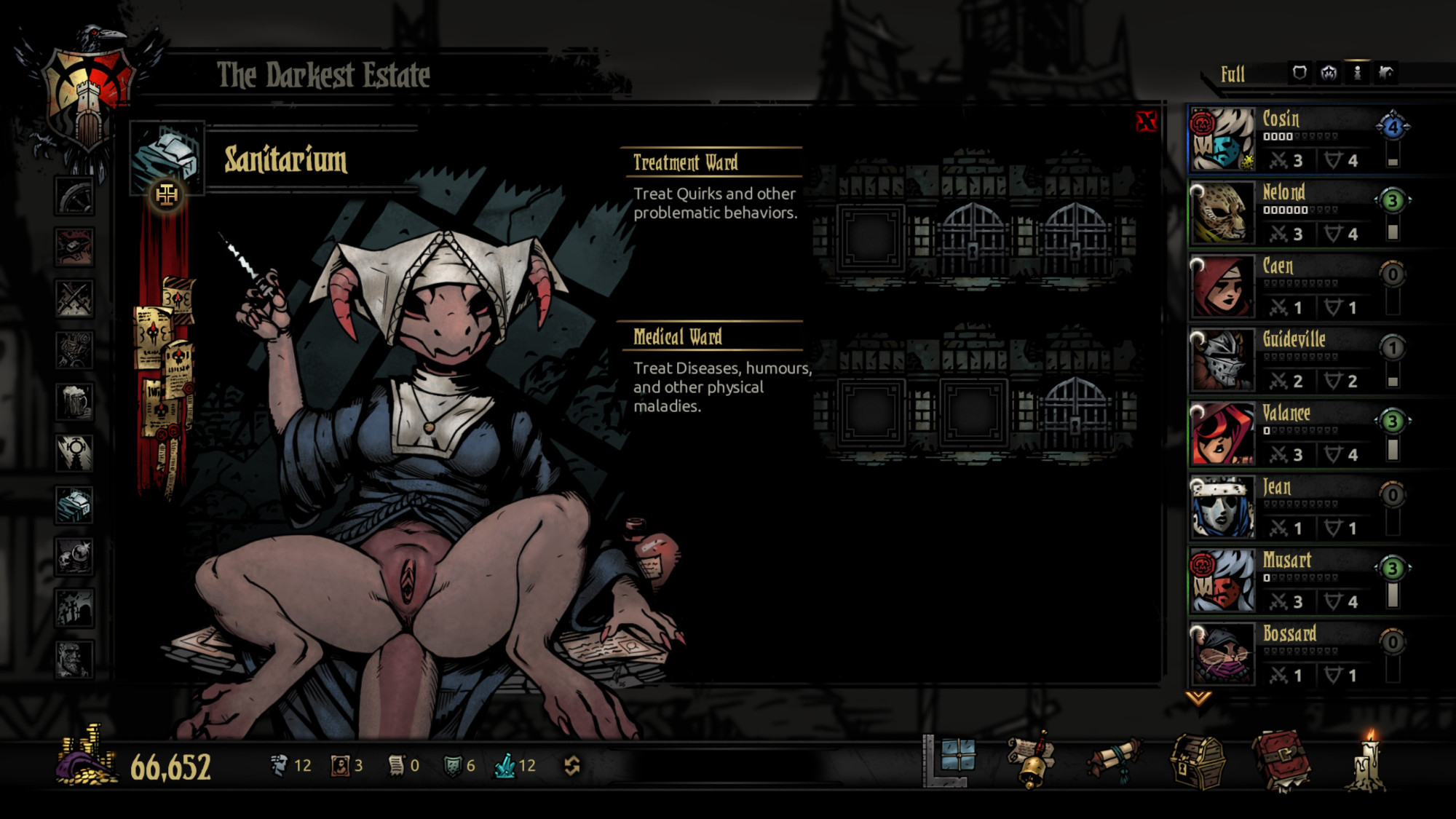
Task: Click the heirloom swap arrows icon
Action: pyautogui.click(x=572, y=765)
